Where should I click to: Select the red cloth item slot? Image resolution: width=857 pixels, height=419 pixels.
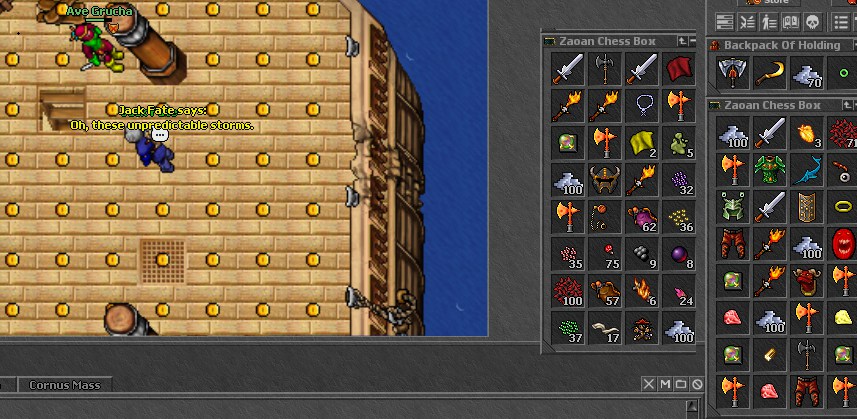click(x=679, y=68)
